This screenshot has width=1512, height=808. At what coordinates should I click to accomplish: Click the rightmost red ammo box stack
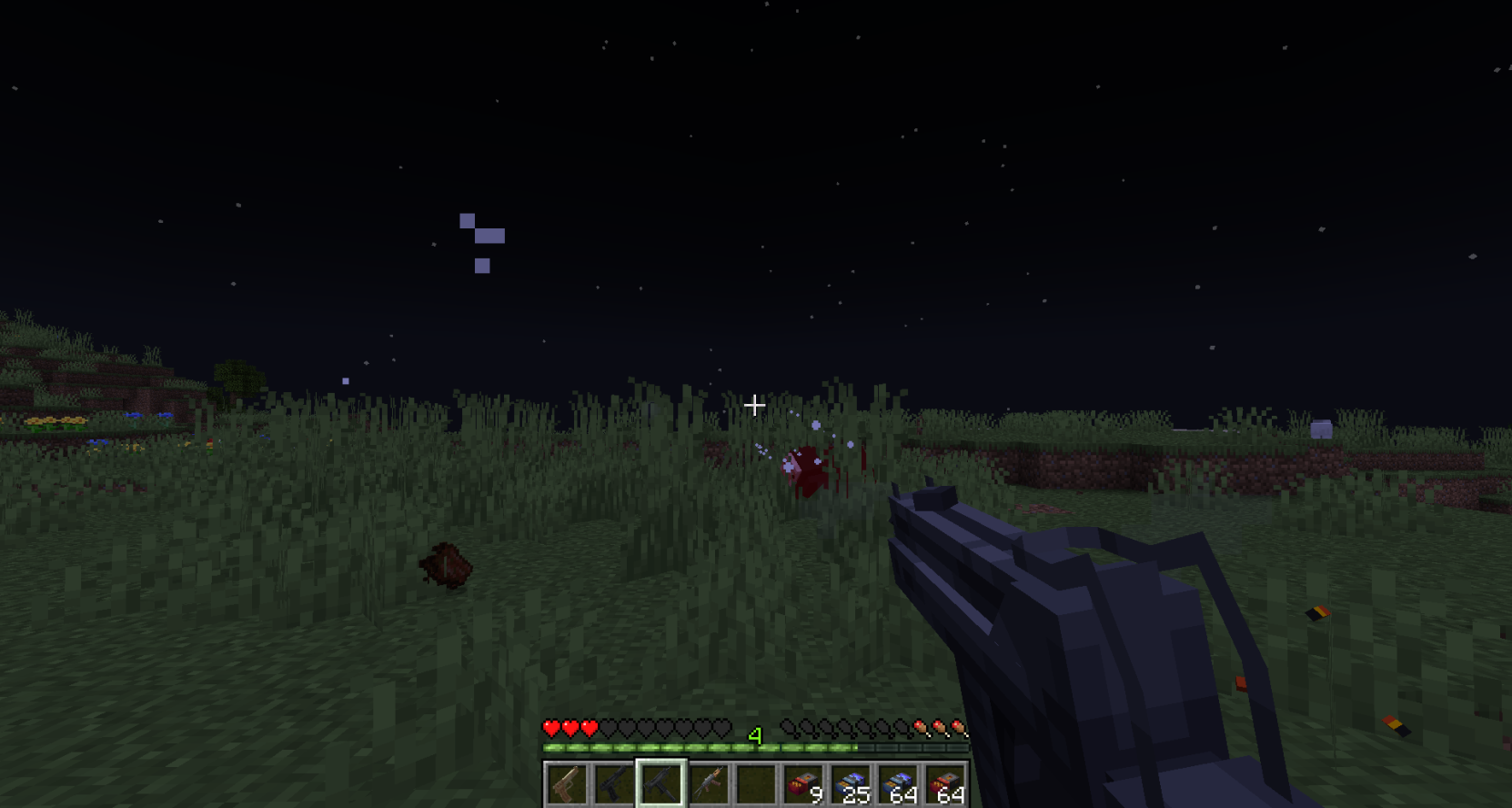point(946,783)
